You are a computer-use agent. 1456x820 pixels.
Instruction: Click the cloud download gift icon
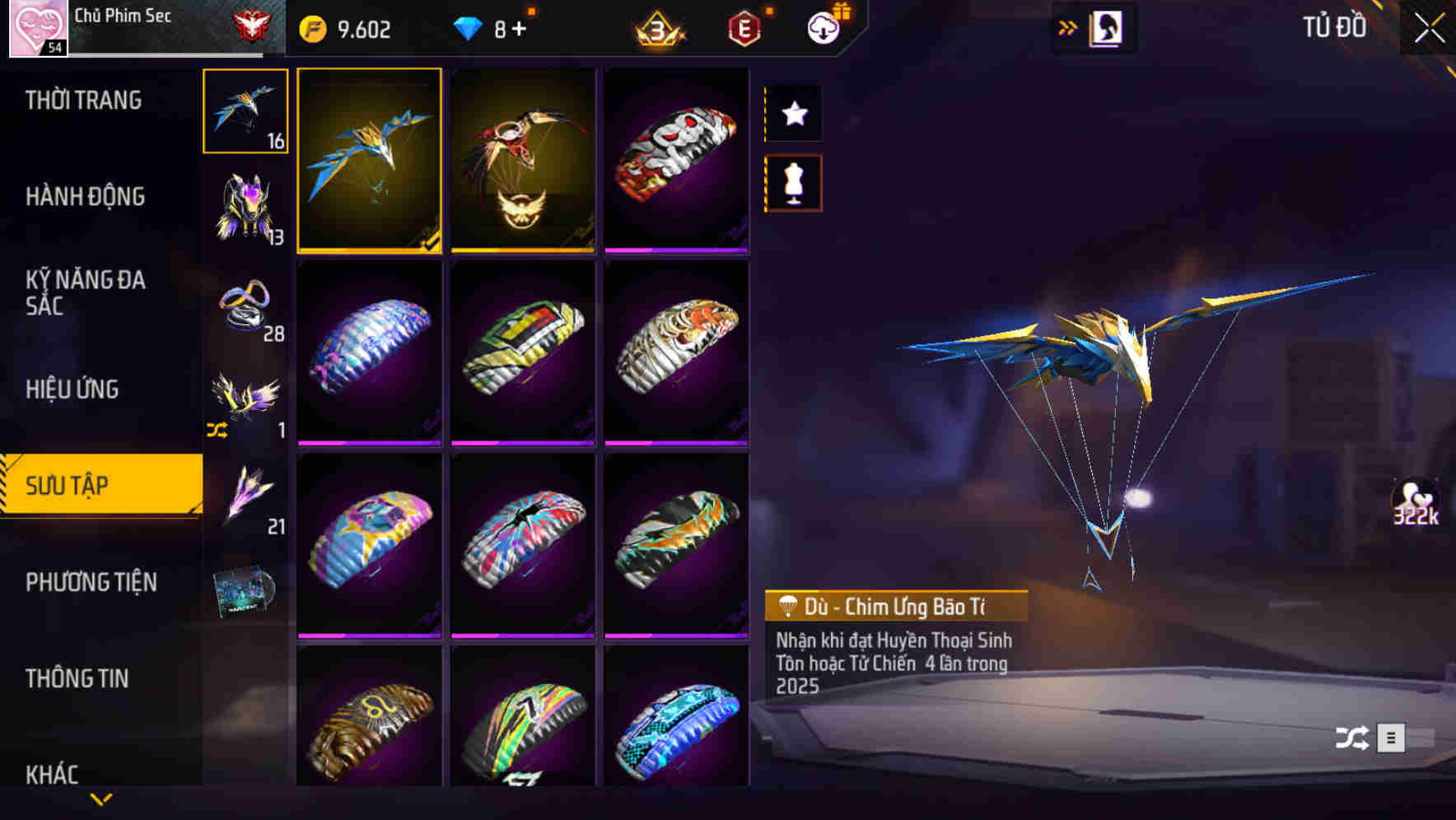coord(824,27)
